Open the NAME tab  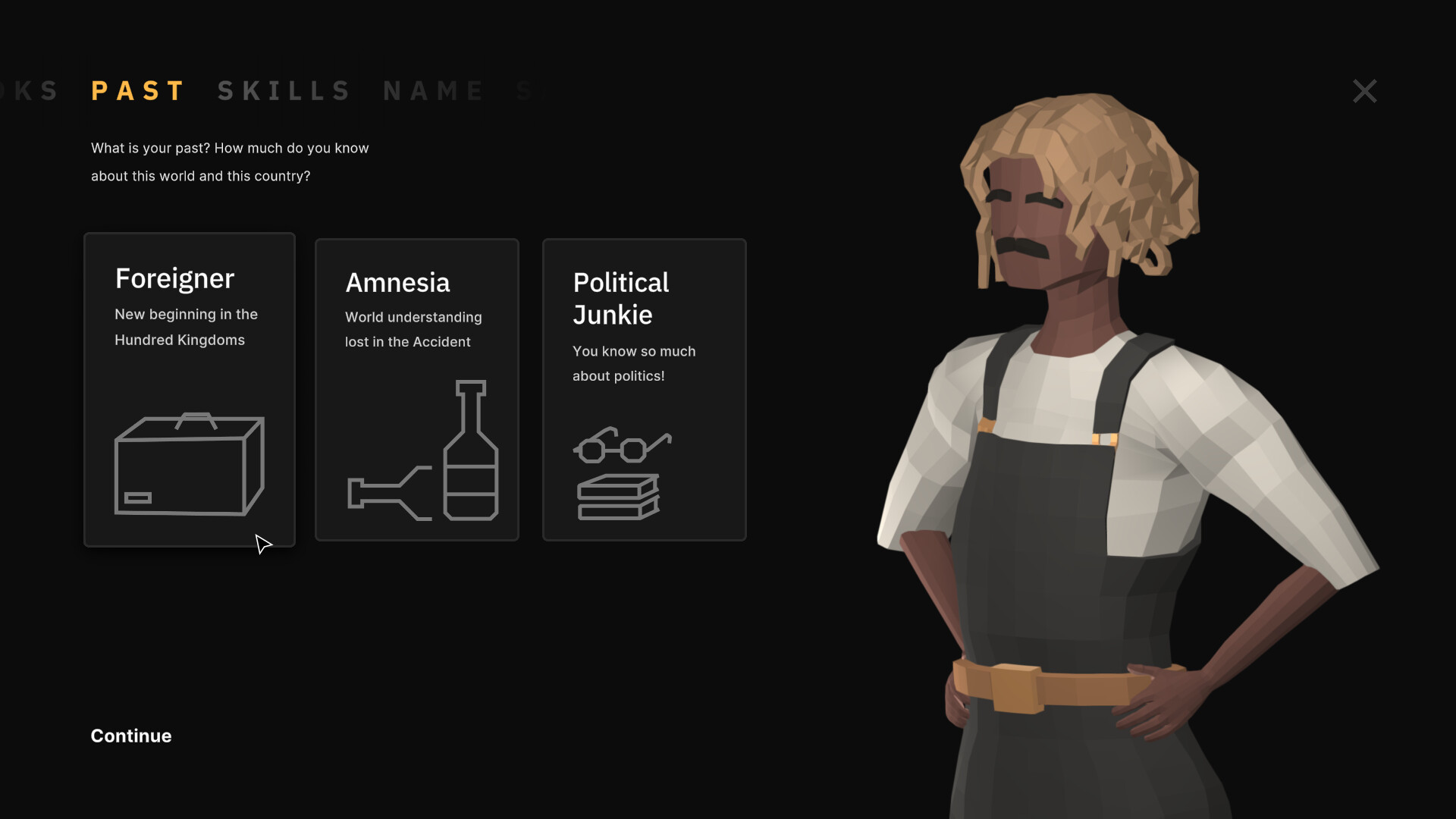(x=434, y=90)
